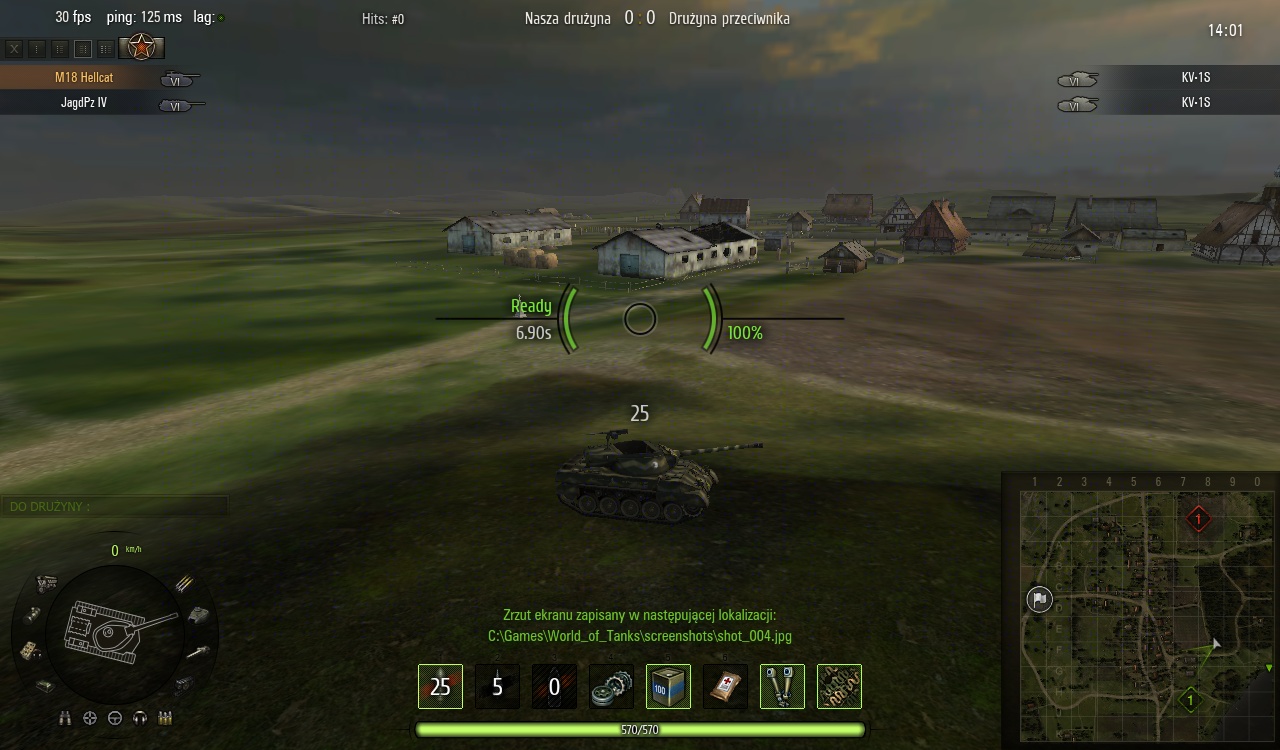Click the white flag marker on minimap

click(1039, 599)
